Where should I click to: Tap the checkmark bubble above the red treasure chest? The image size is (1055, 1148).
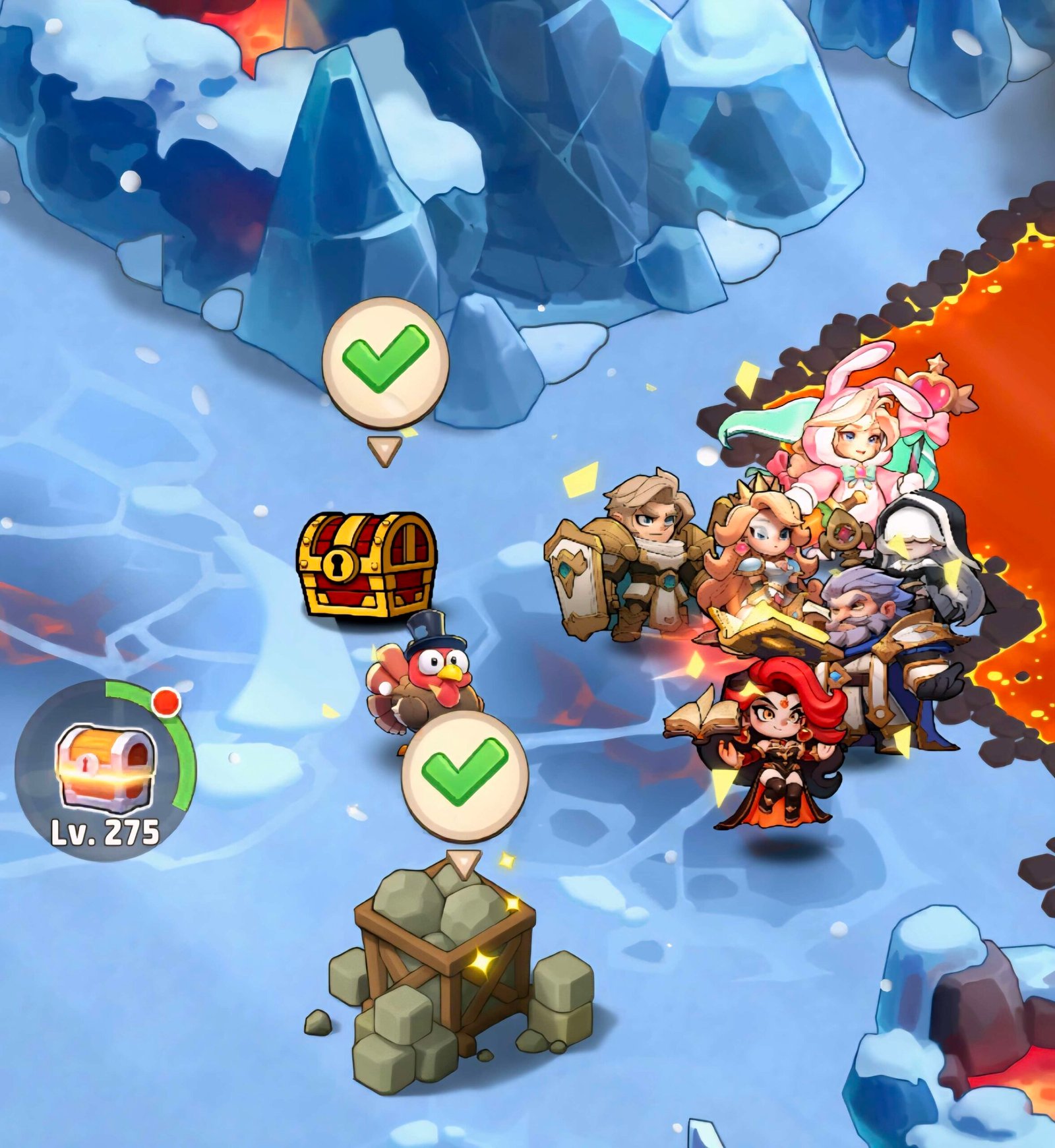[385, 361]
